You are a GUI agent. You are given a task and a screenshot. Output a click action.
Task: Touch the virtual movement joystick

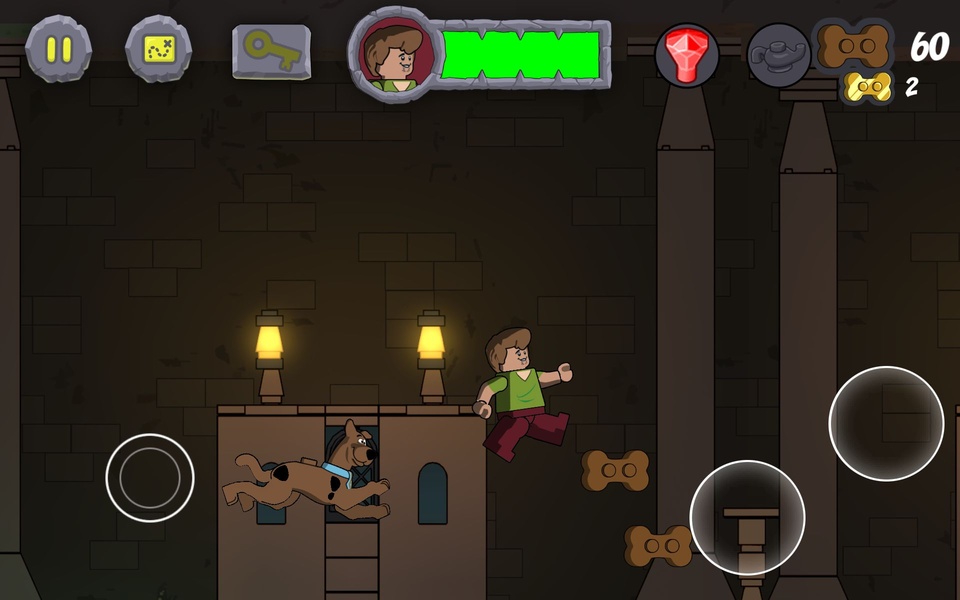click(150, 477)
